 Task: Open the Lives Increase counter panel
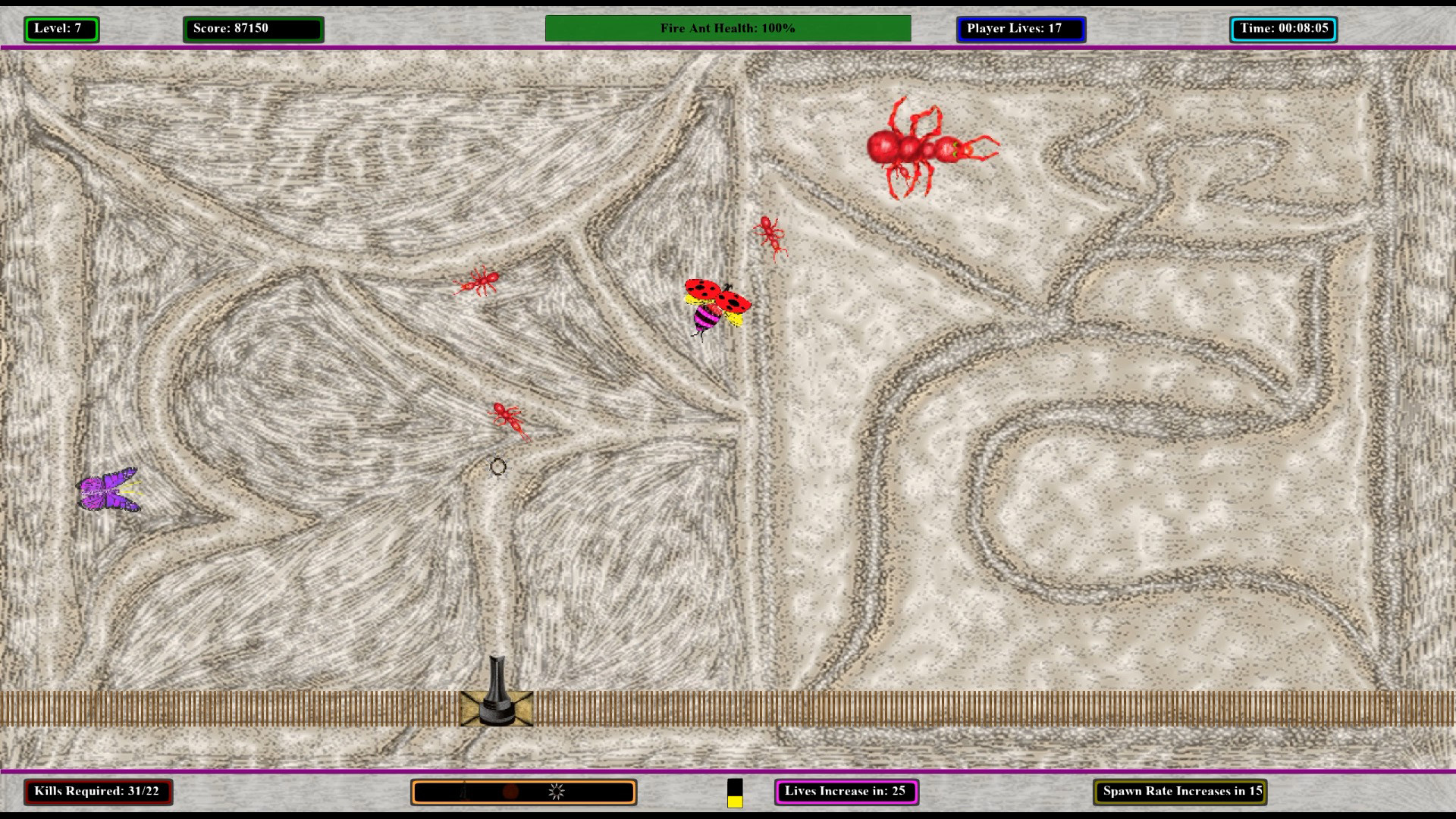pyautogui.click(x=846, y=791)
